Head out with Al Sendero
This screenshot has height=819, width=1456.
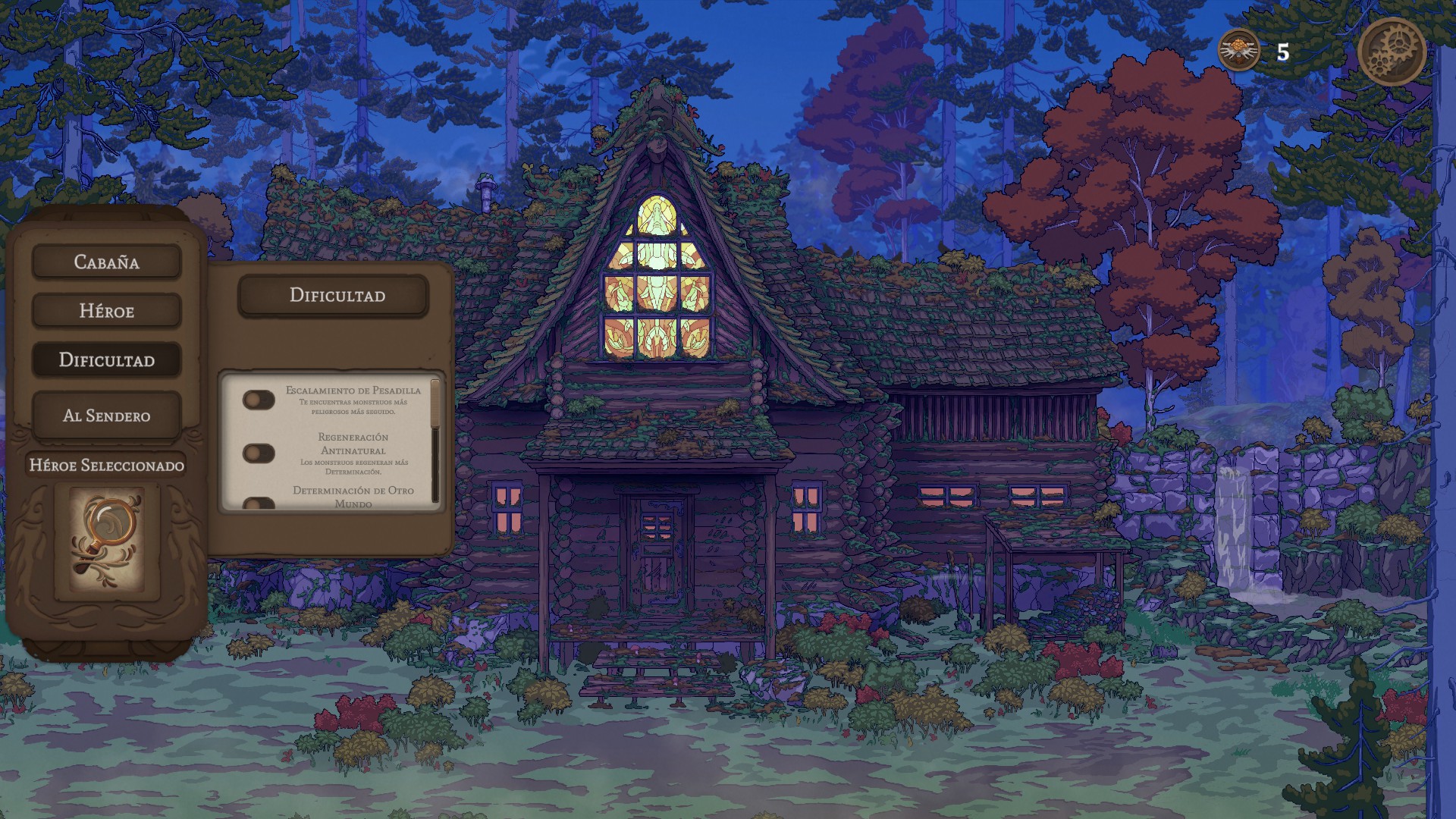[106, 416]
